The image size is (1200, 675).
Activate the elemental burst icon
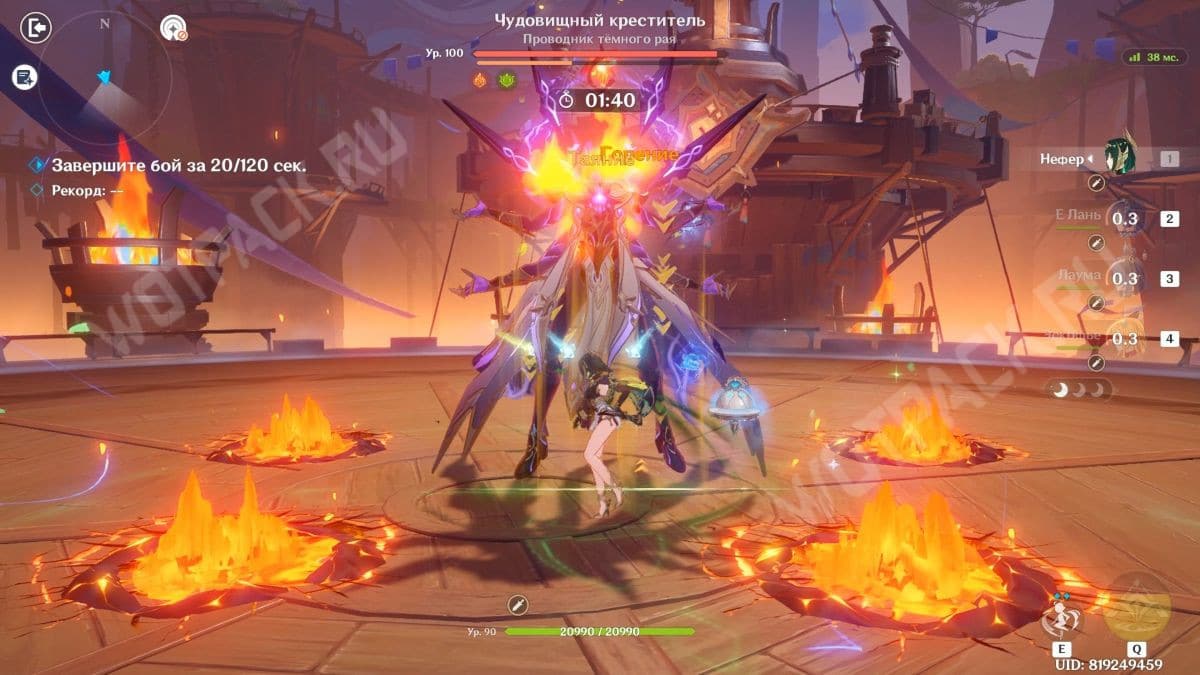coord(1136,606)
